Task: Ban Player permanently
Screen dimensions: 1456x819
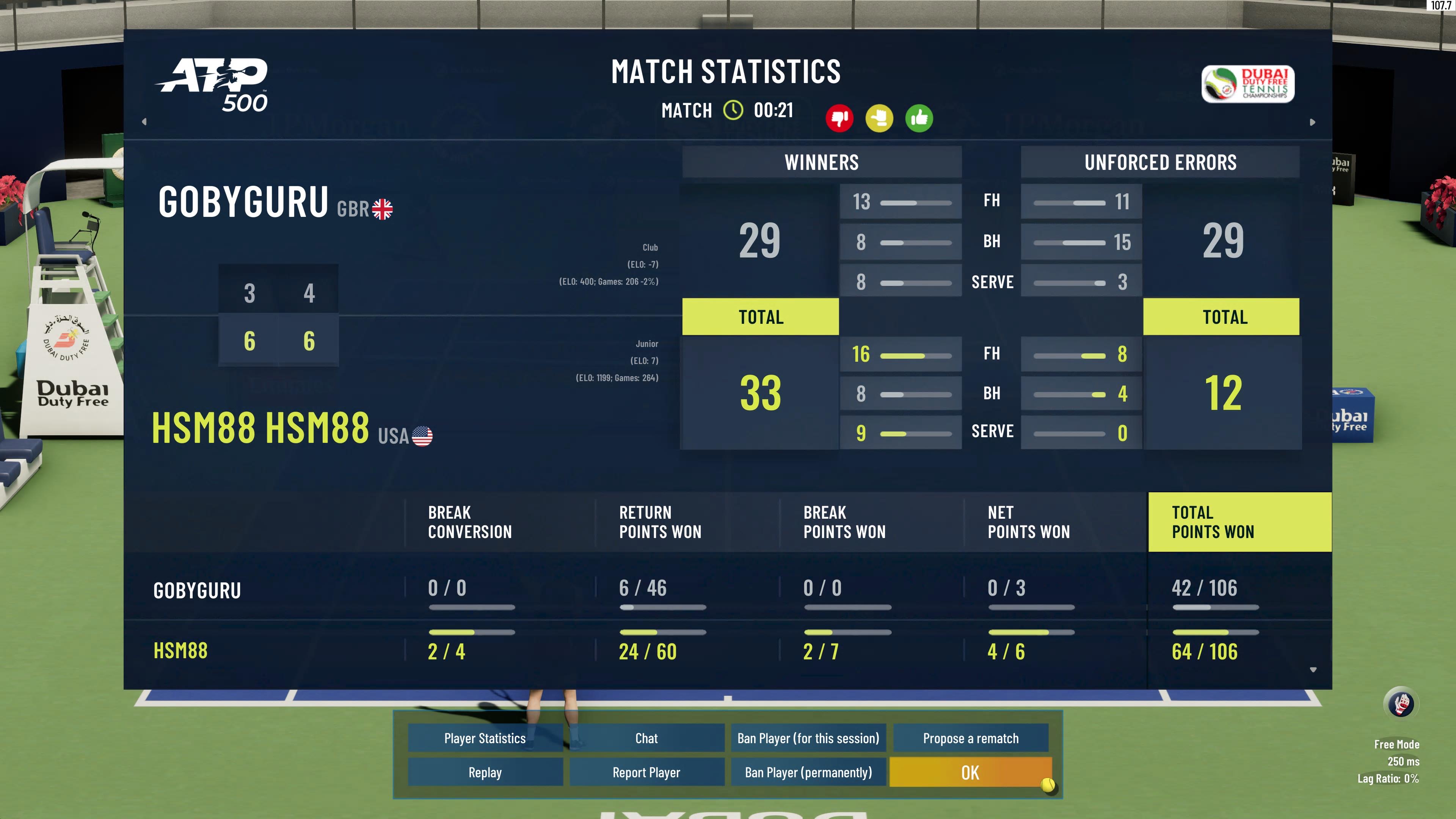Action: click(808, 772)
